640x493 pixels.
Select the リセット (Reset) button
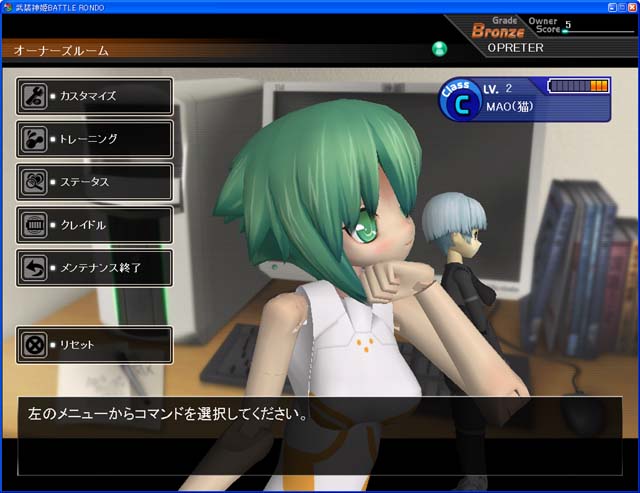94,345
